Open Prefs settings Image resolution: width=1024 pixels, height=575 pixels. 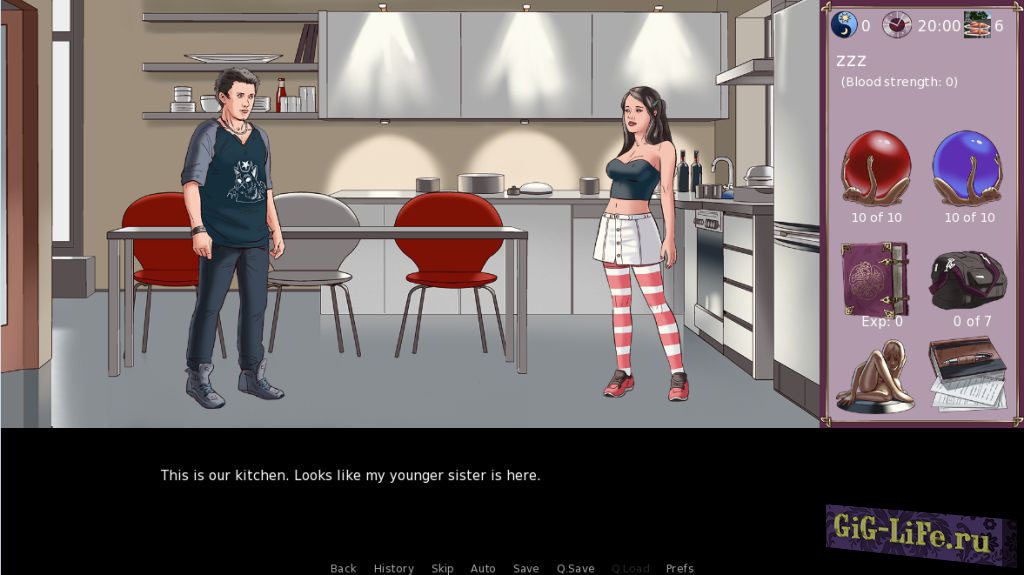(680, 568)
